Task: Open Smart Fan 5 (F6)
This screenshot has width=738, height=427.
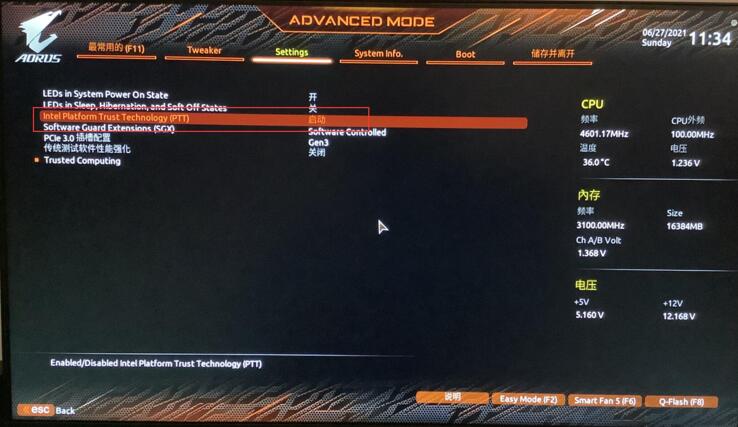Action: pyautogui.click(x=604, y=401)
